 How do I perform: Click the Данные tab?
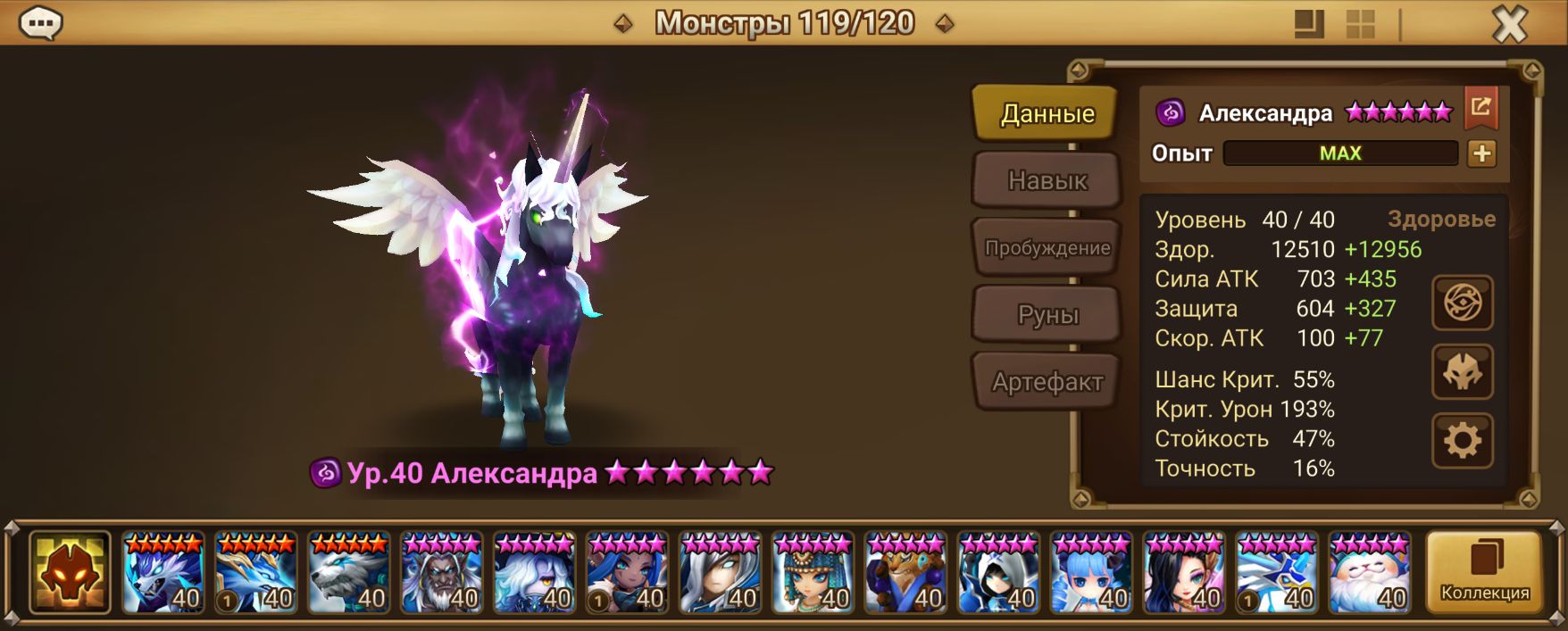click(x=1047, y=113)
